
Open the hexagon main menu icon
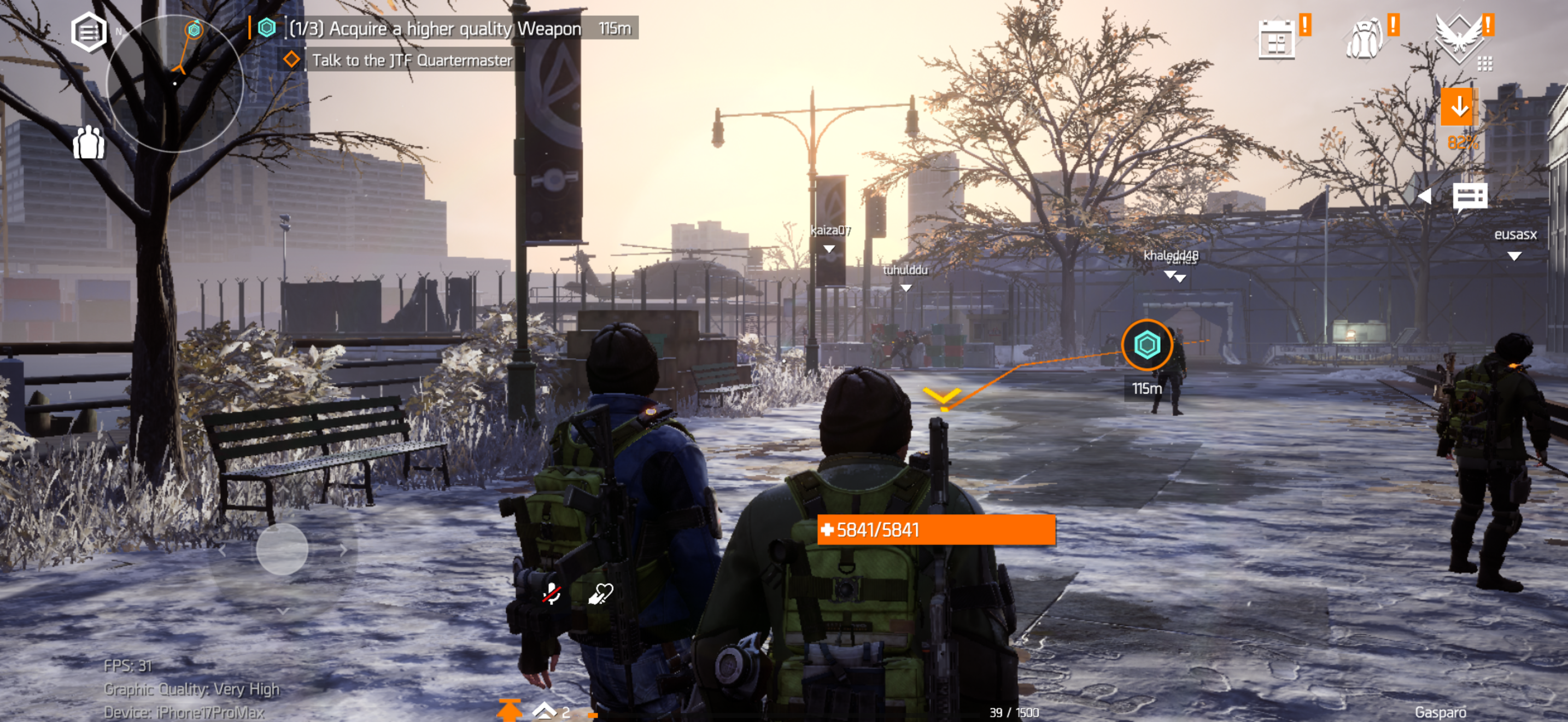pos(89,32)
